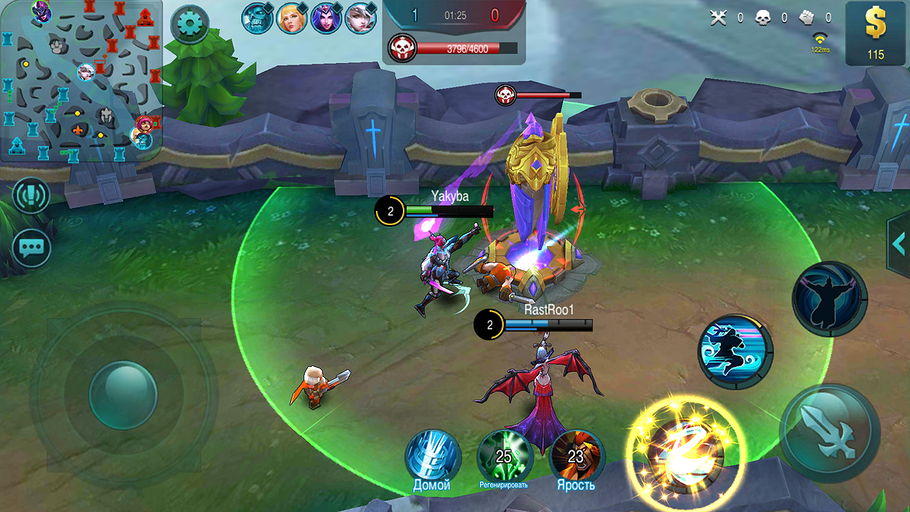910x512 pixels.
Task: Select the blonde hero portrait
Action: [x=292, y=18]
